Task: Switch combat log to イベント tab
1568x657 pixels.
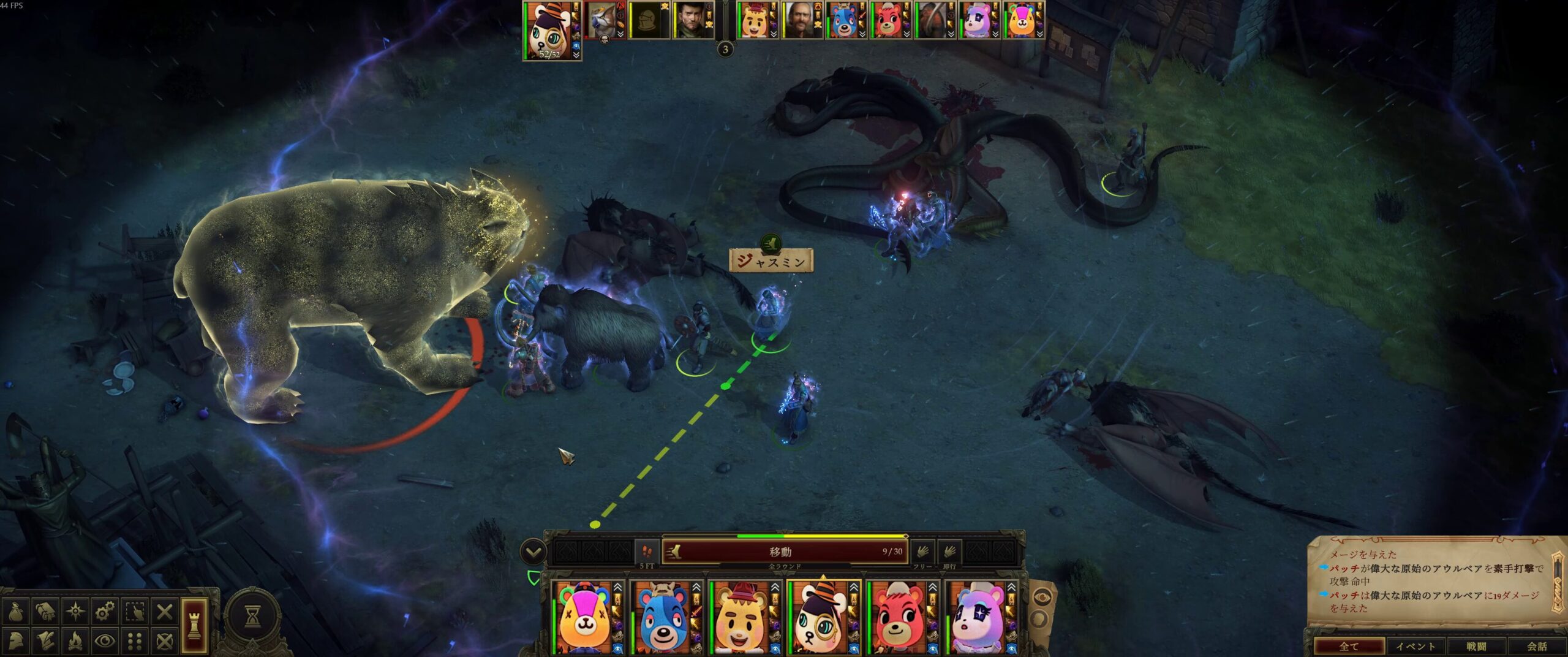Action: click(x=1415, y=646)
